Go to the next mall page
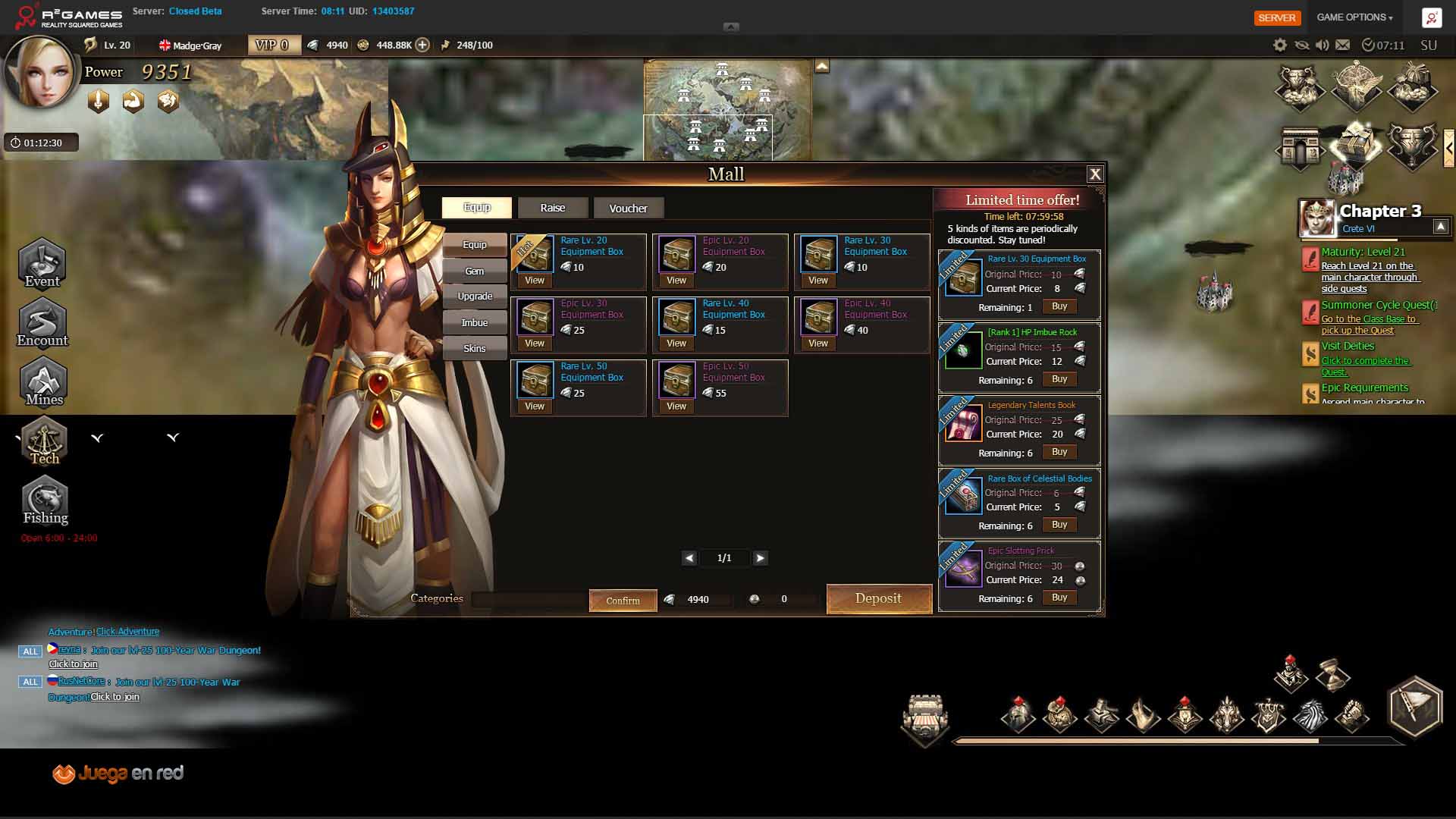 pyautogui.click(x=760, y=558)
